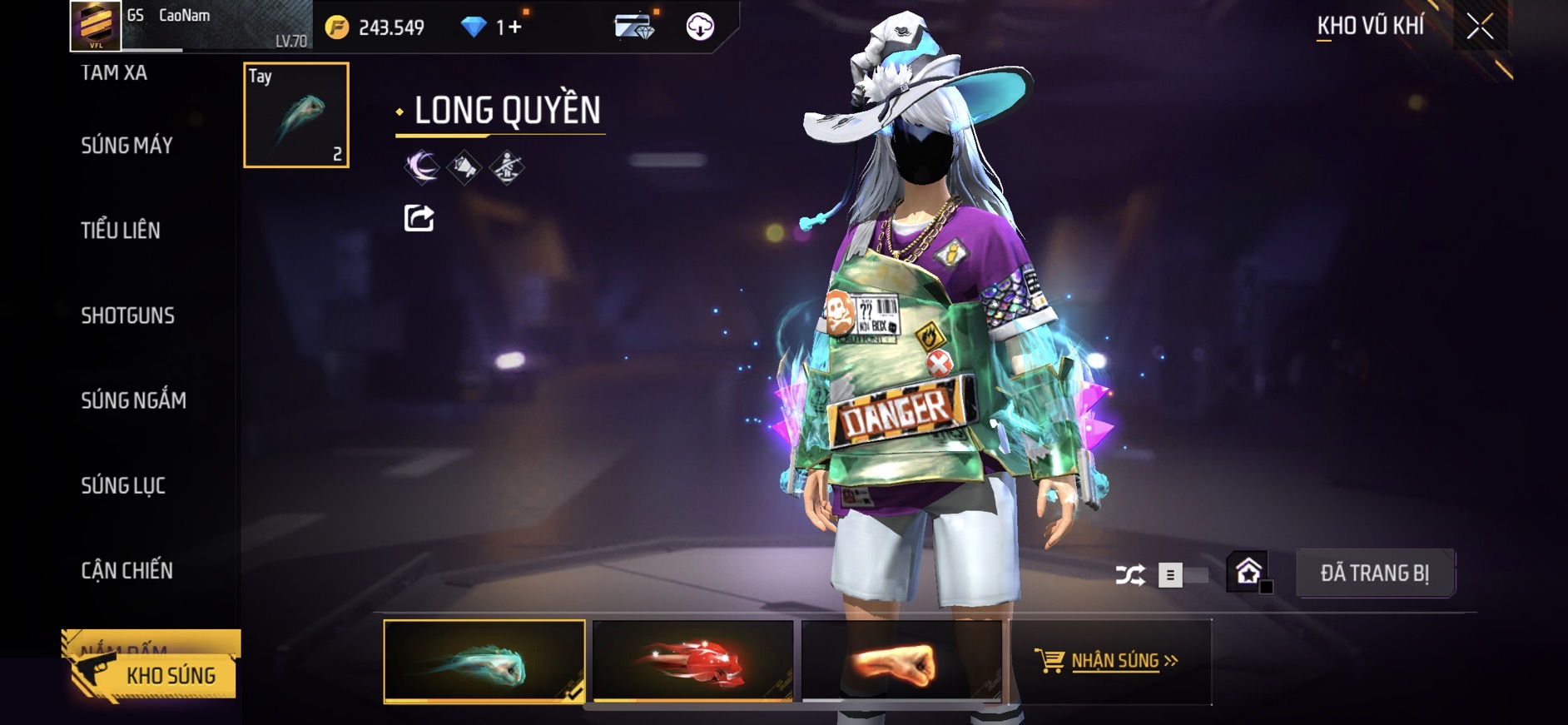
Task: Open the diamond card top-up icon
Action: coord(634,27)
